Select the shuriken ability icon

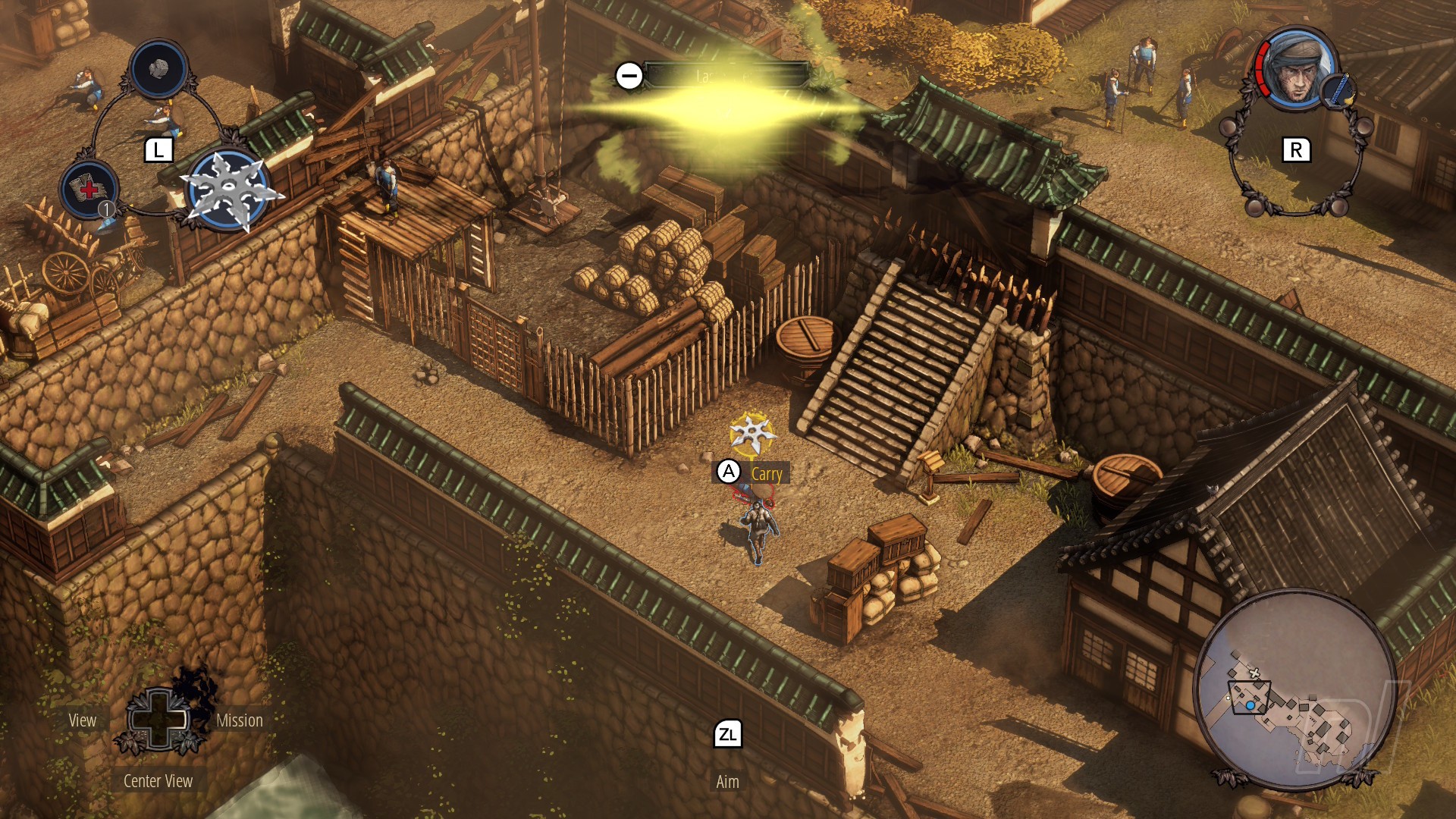coord(228,190)
